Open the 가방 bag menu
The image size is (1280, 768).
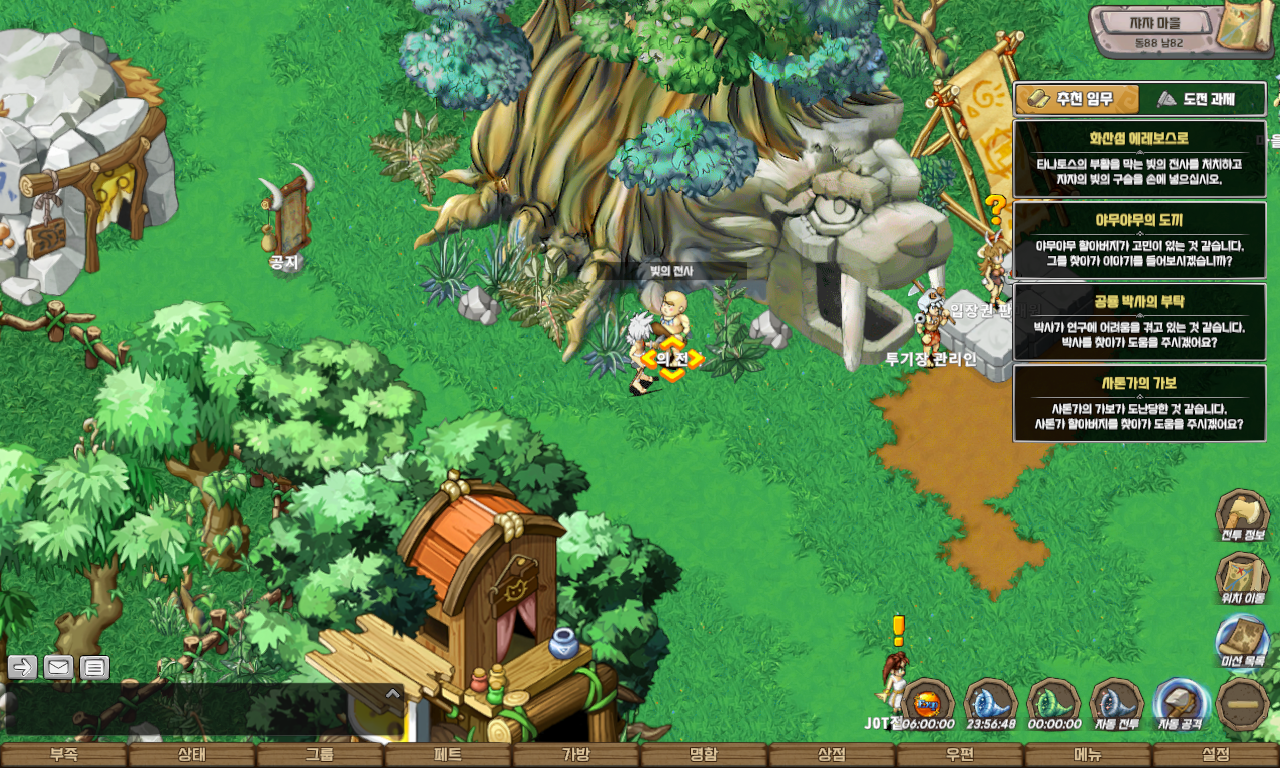click(x=576, y=755)
